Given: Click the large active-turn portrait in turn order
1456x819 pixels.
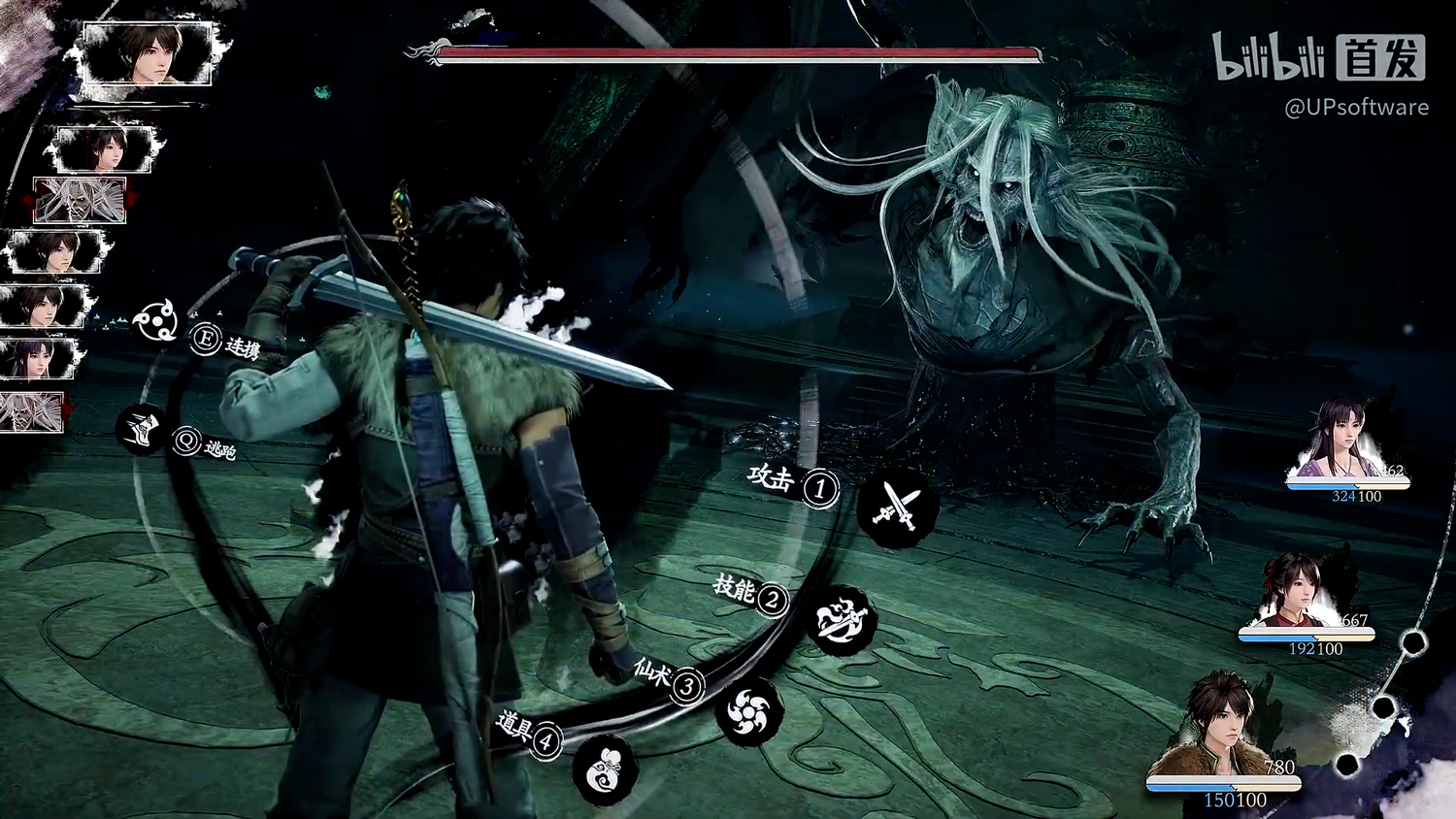Looking at the screenshot, I should coord(149,55).
